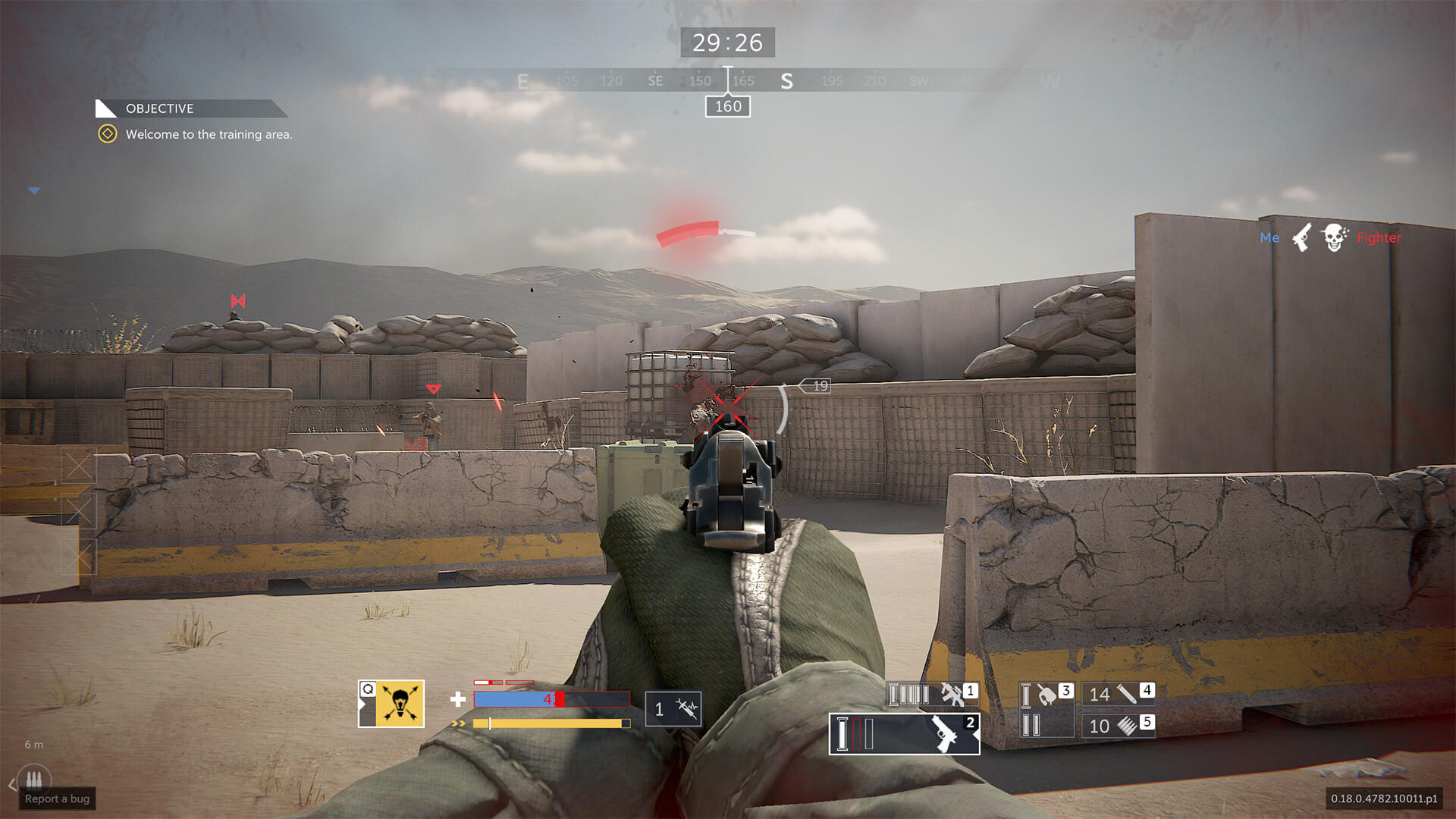Screen dimensions: 1456x819
Task: Click the health cross icon beside the health bar
Action: click(458, 699)
